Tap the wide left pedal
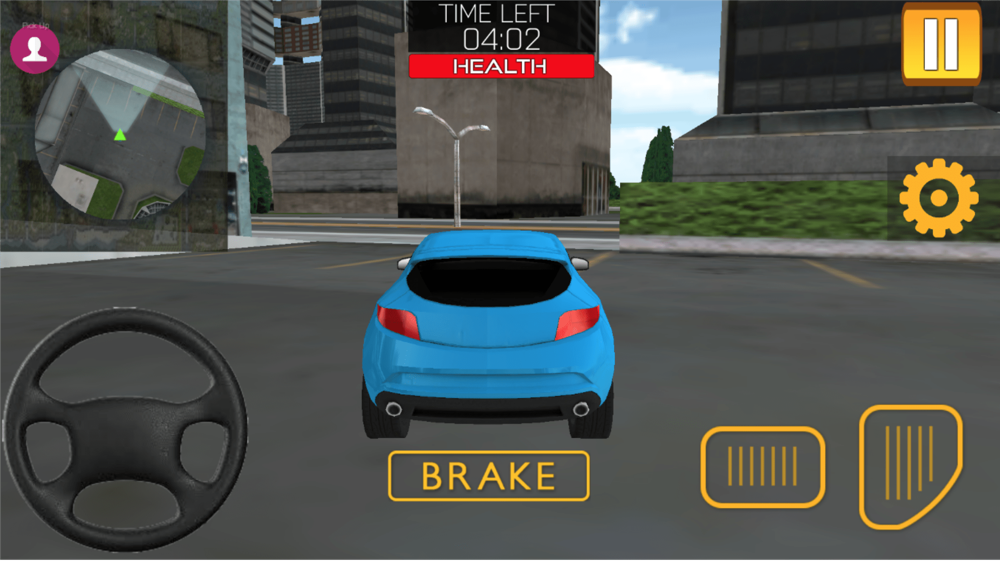 tap(762, 466)
